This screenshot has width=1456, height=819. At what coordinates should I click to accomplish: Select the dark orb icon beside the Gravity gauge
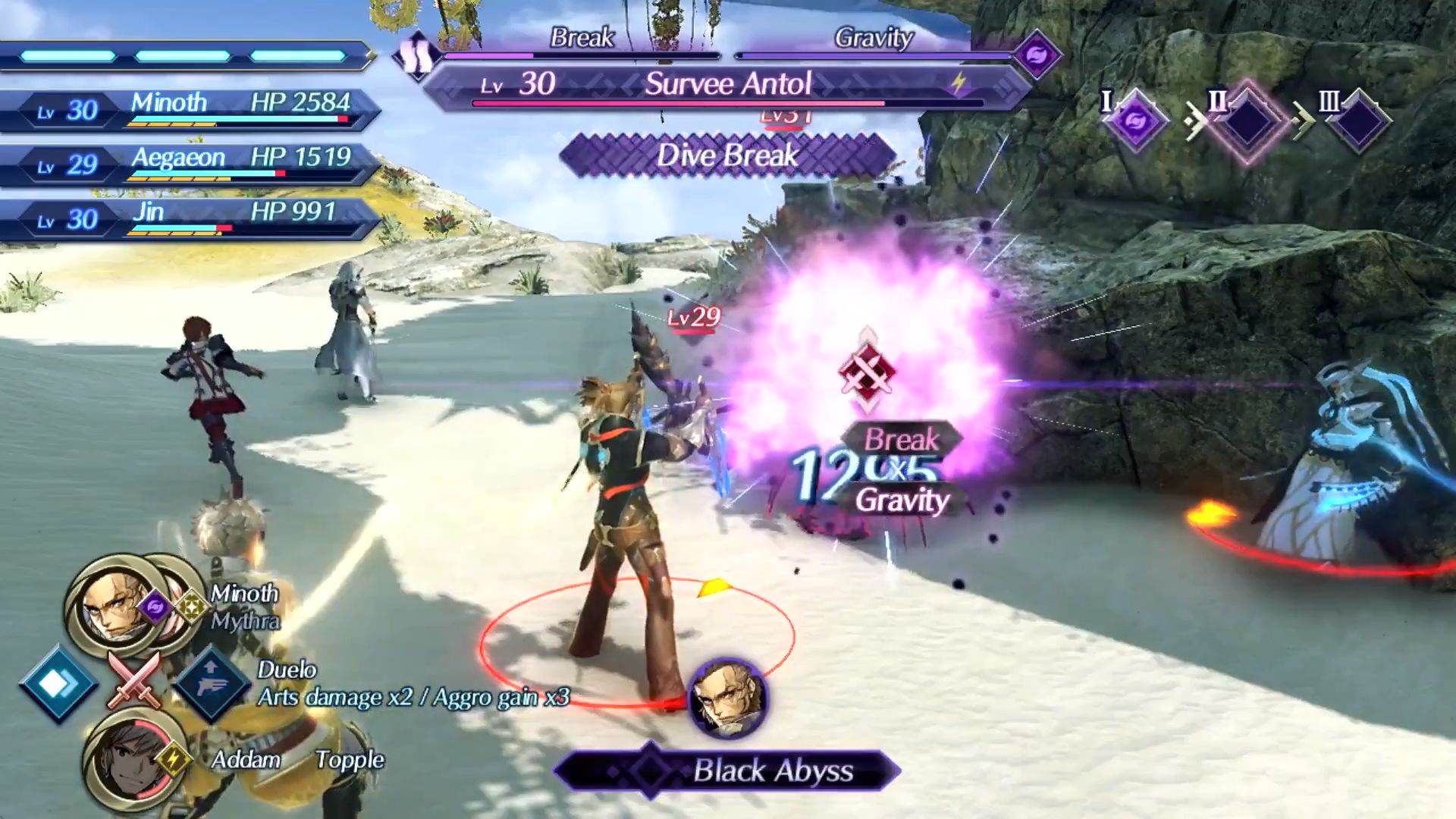pyautogui.click(x=1037, y=55)
